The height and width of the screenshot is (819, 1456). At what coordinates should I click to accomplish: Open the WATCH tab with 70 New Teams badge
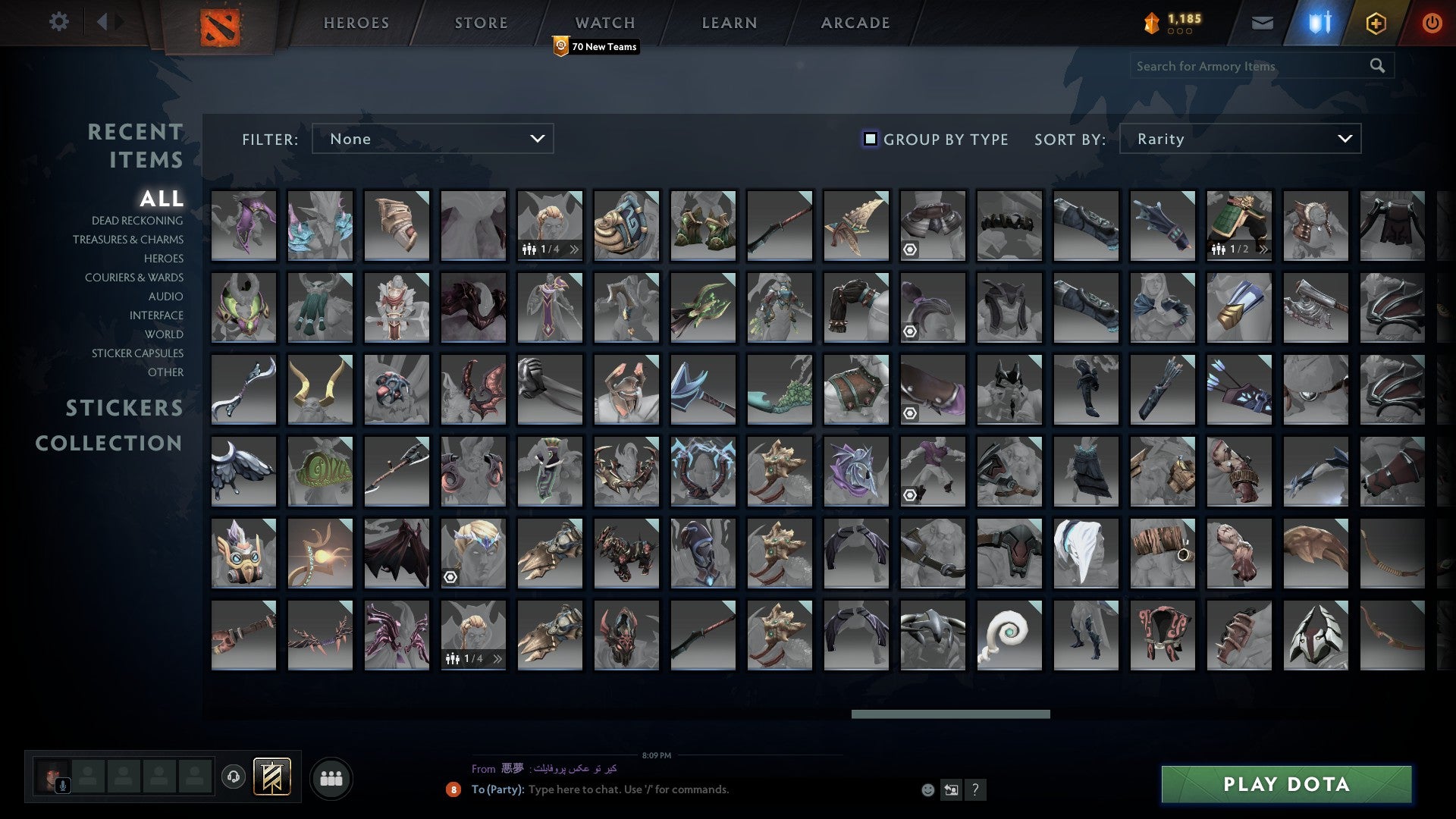pyautogui.click(x=604, y=22)
